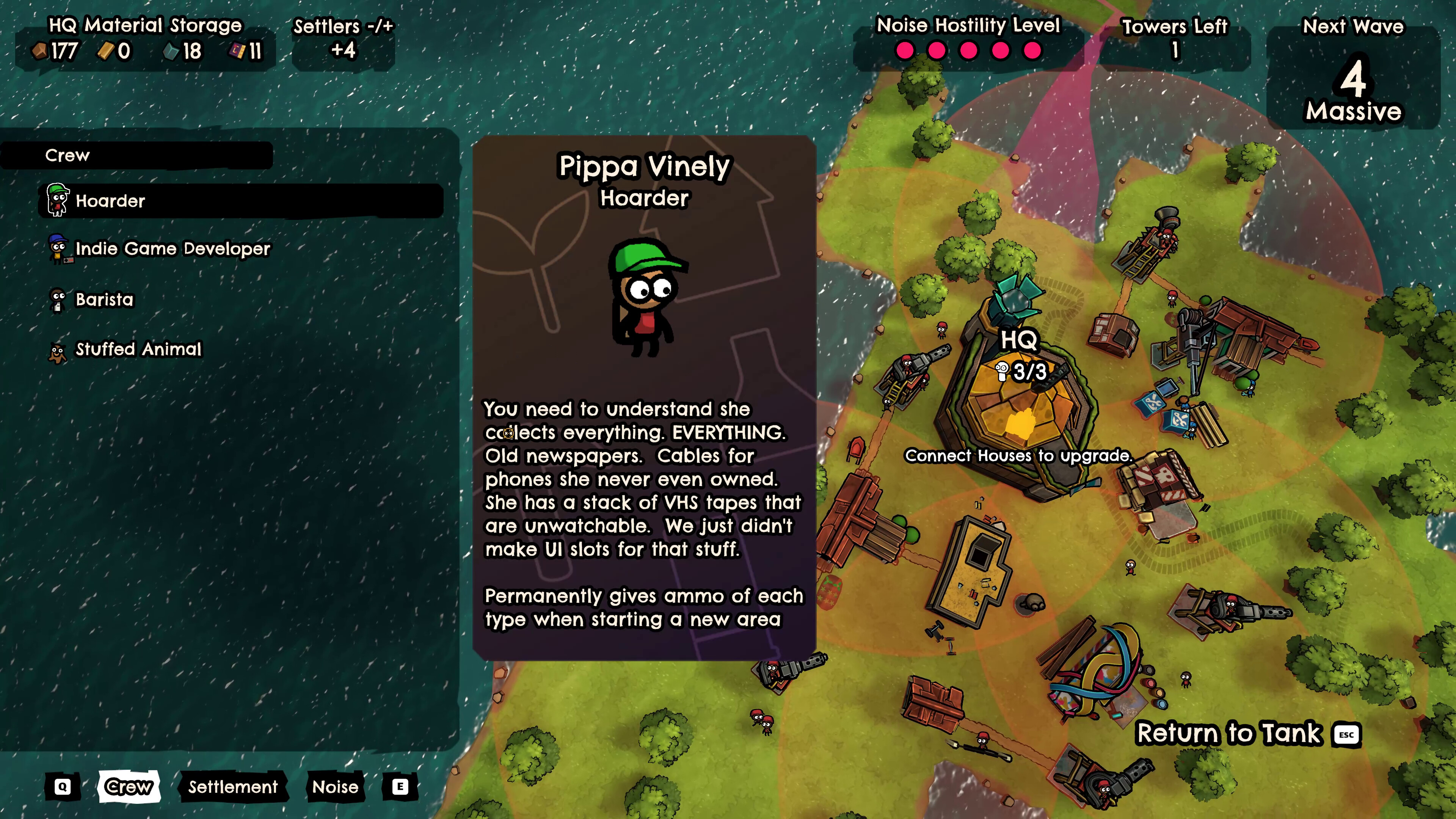Switch to the Noise tab

(x=335, y=787)
